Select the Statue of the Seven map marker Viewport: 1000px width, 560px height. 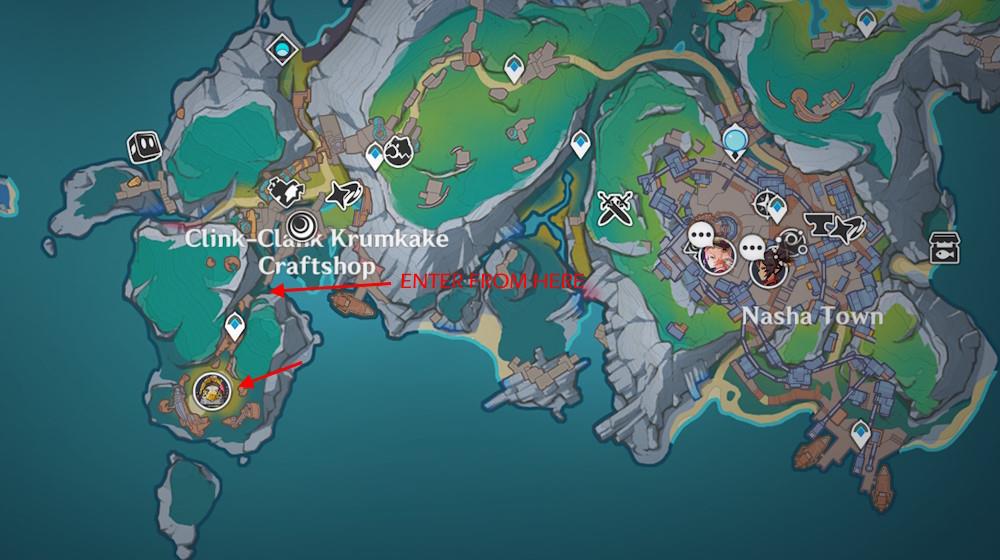click(x=736, y=140)
